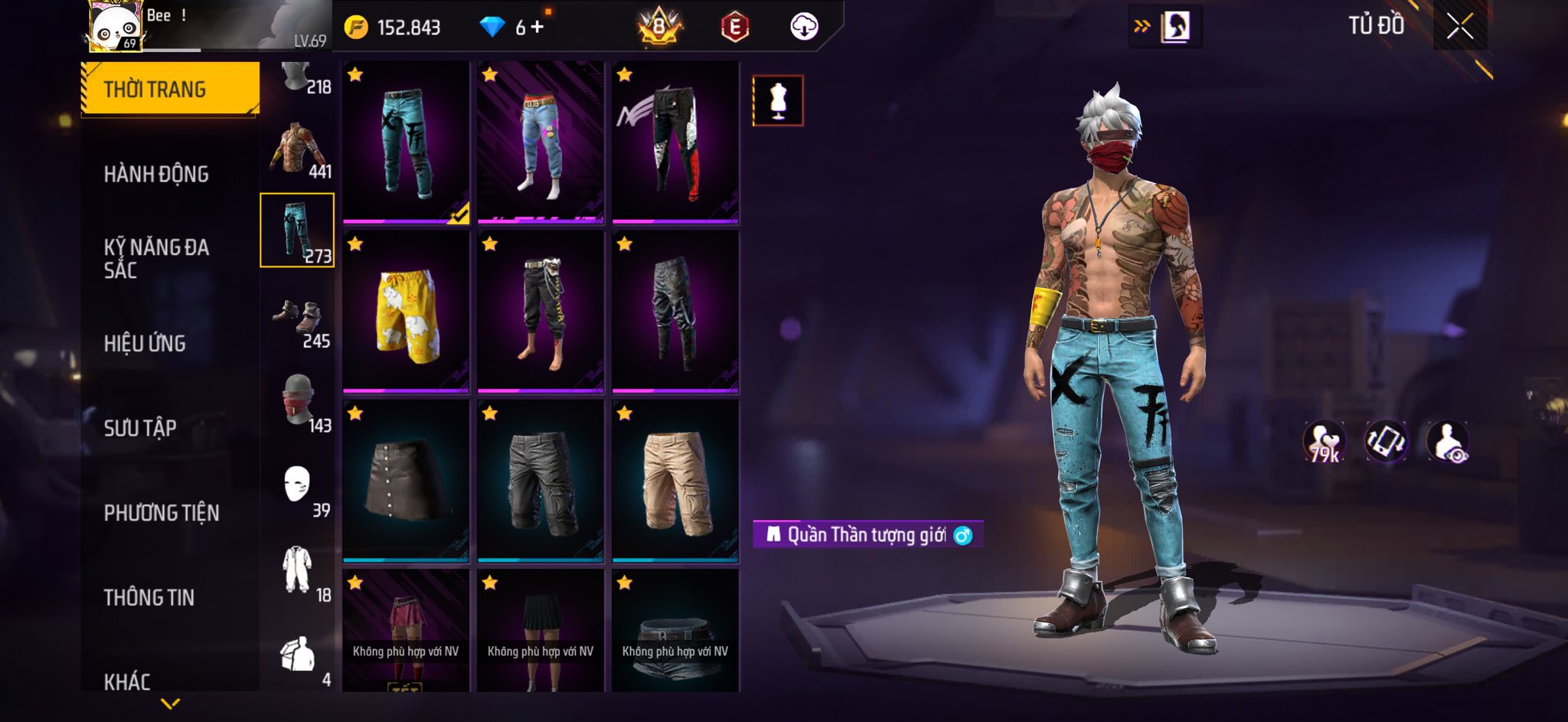Select the light blue jeans with white socks
The width and height of the screenshot is (1568, 722).
(x=541, y=142)
